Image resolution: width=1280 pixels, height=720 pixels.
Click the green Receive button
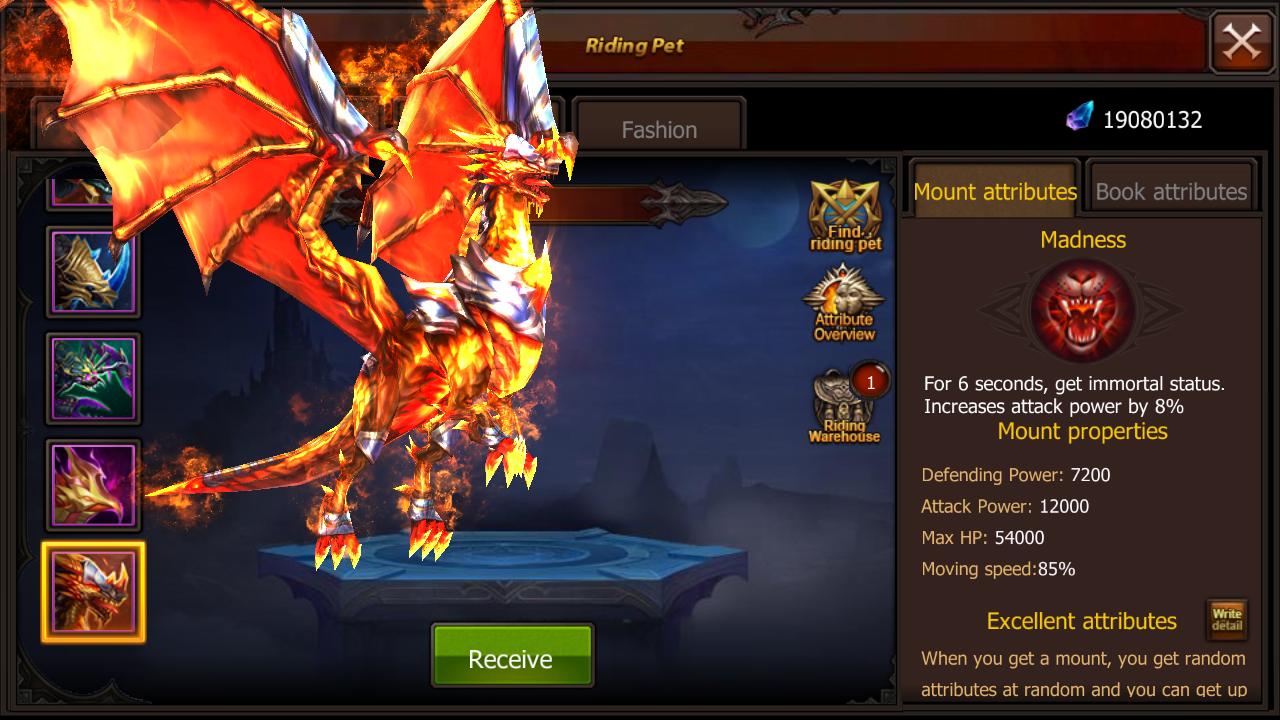click(511, 658)
